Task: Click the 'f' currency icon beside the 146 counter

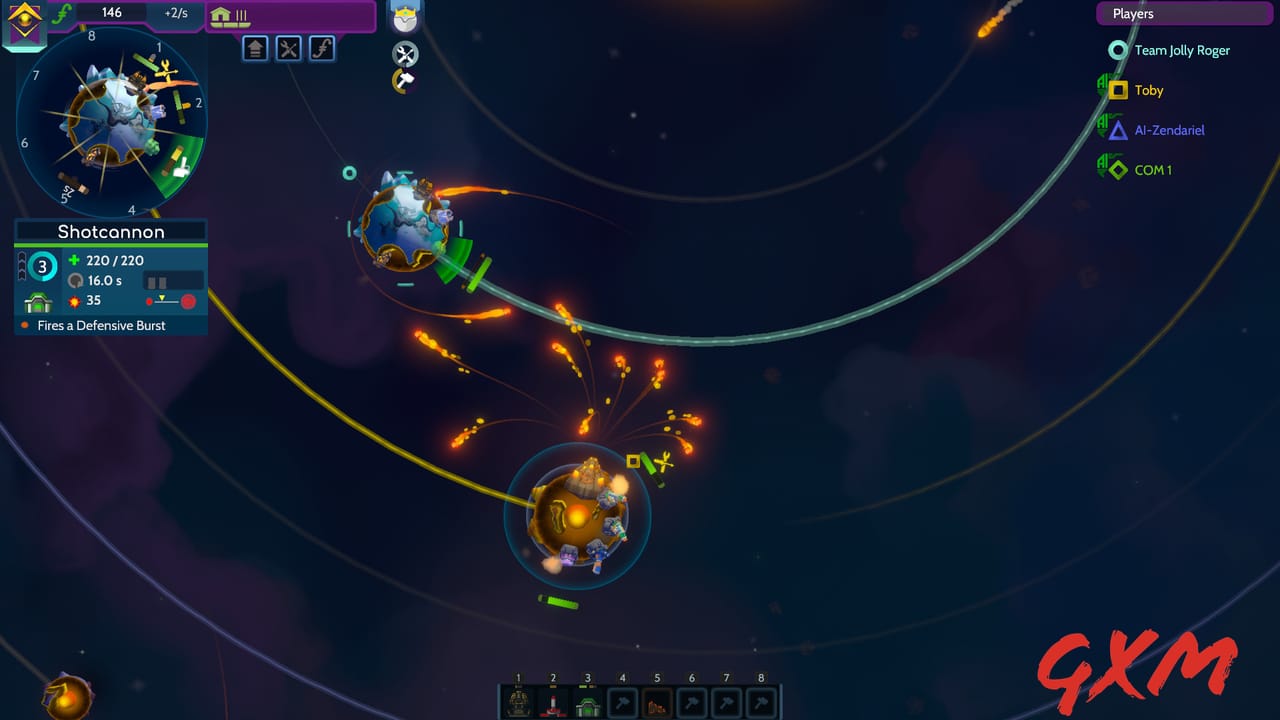Action: point(62,13)
